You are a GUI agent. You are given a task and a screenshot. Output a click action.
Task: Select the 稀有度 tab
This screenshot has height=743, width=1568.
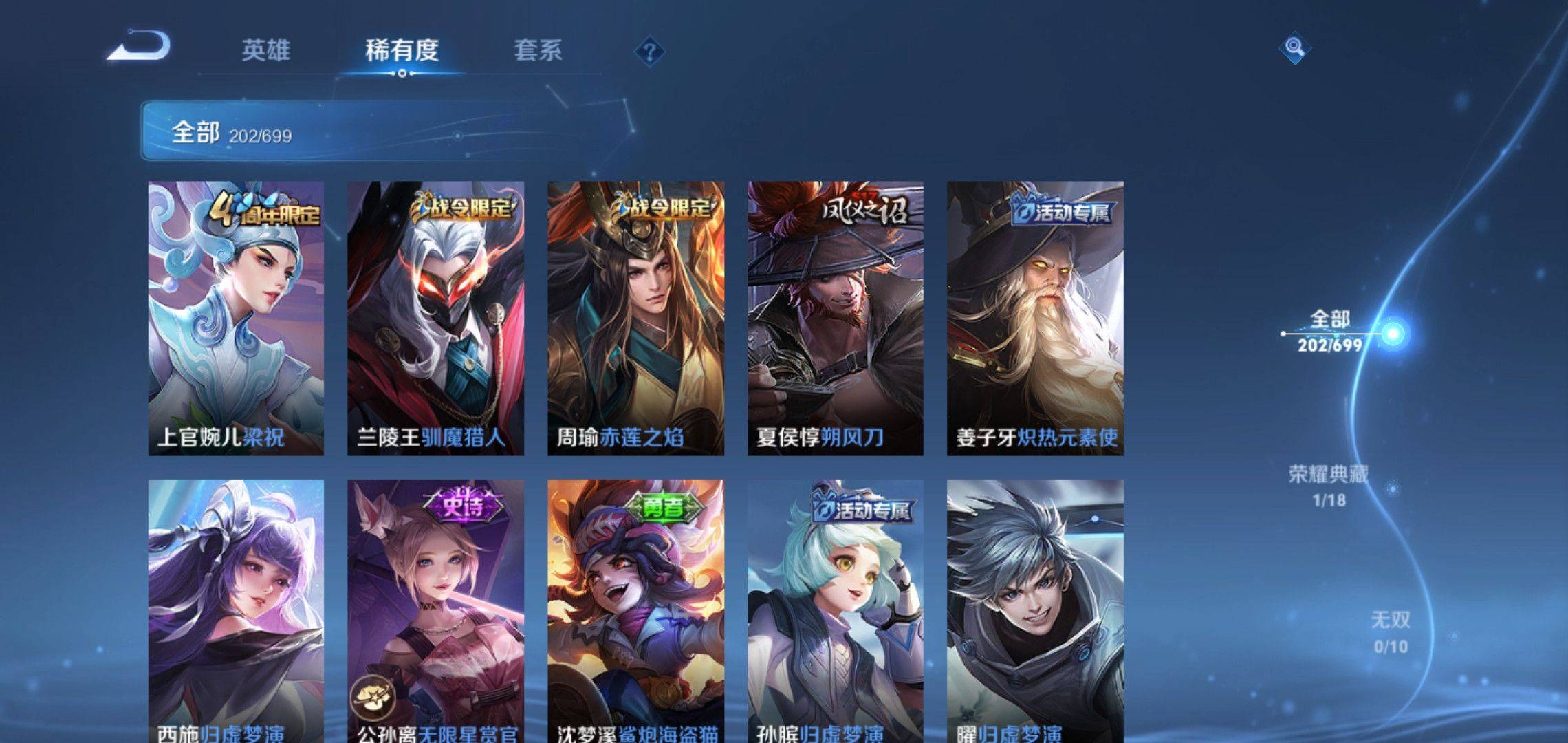pyautogui.click(x=402, y=50)
